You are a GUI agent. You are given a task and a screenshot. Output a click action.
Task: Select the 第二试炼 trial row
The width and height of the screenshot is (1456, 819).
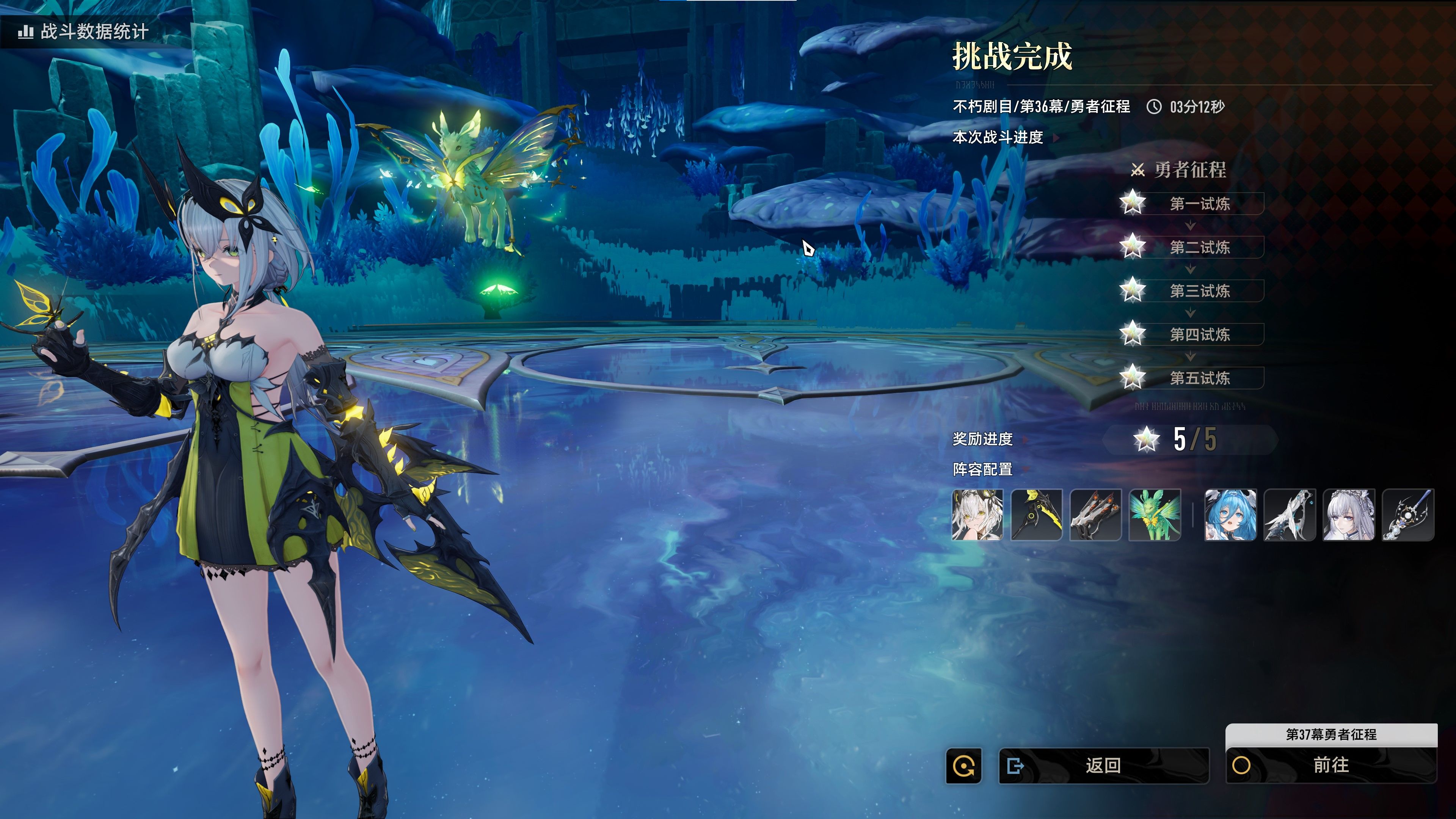[1199, 247]
